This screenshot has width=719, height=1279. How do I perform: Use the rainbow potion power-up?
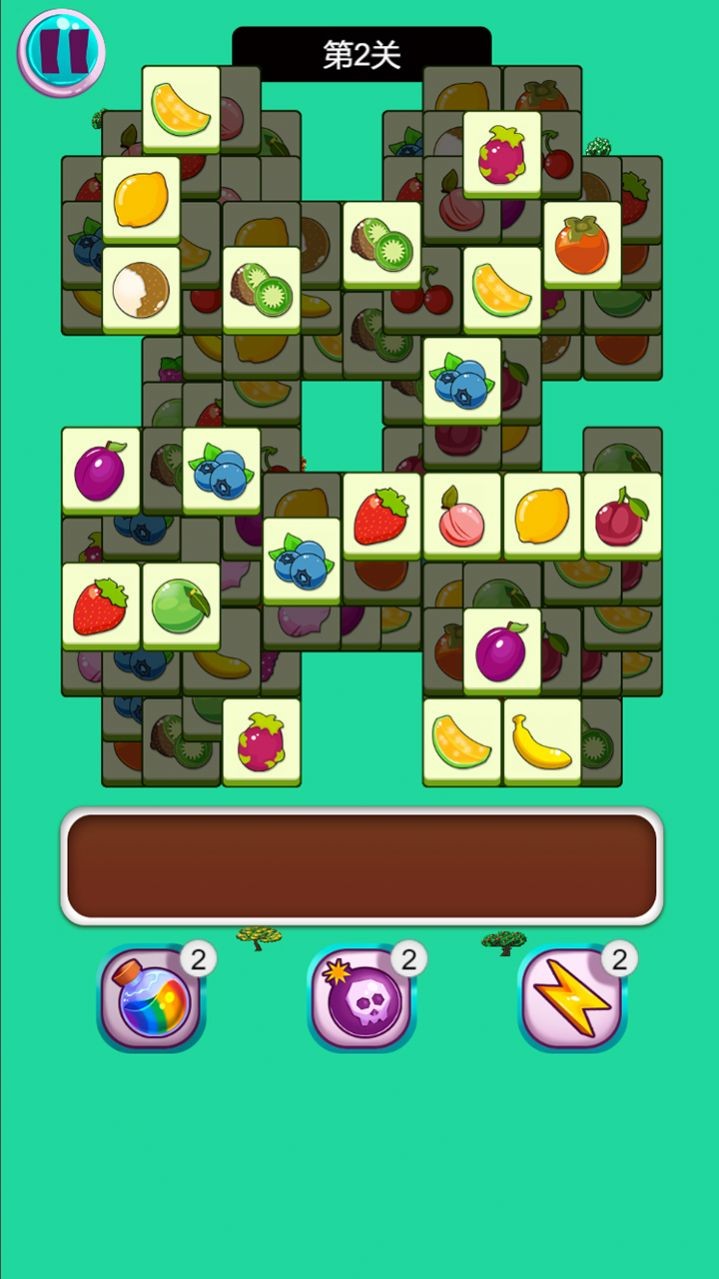coord(151,998)
